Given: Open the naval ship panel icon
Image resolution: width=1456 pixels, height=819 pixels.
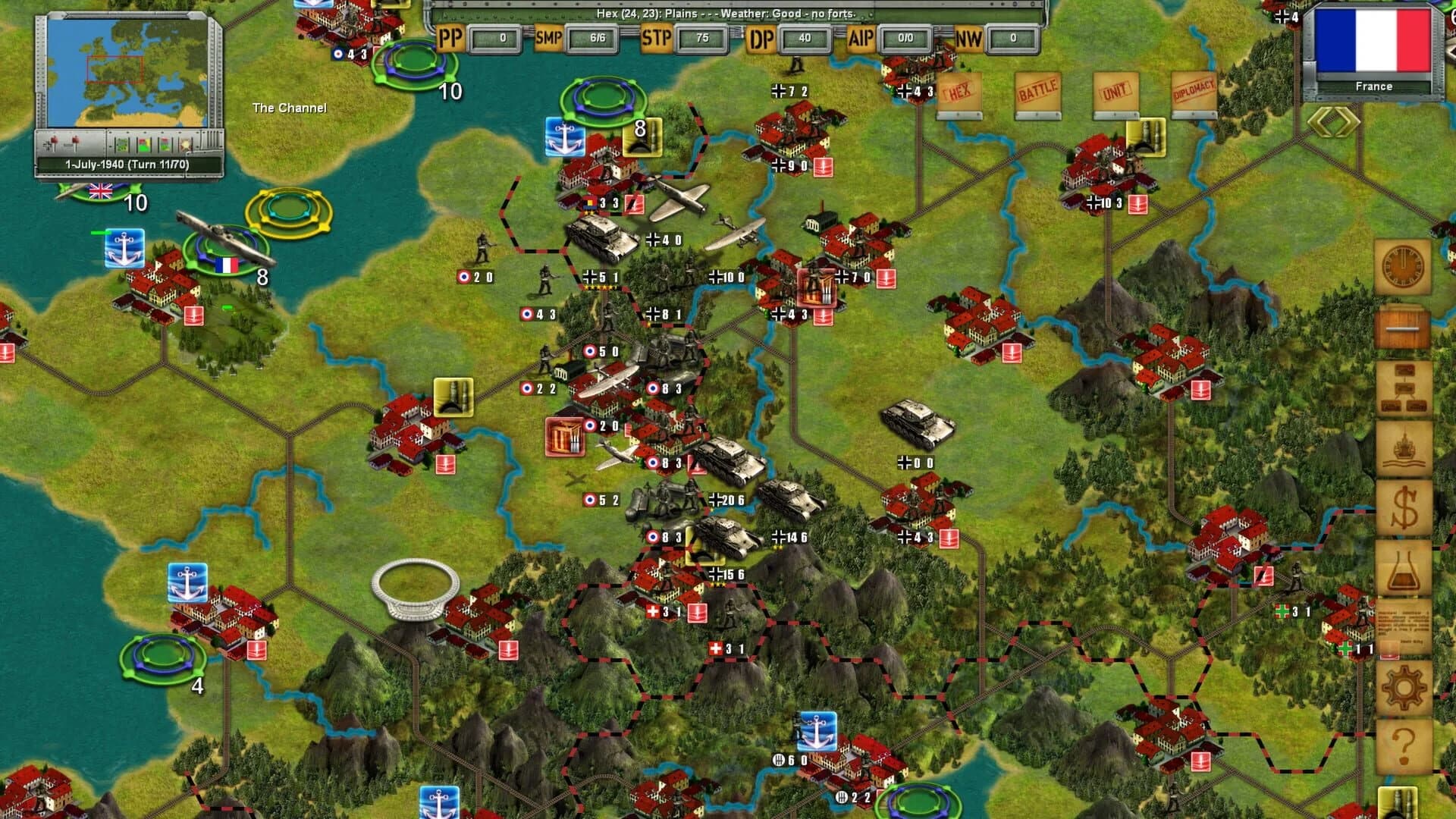Looking at the screenshot, I should 1404,447.
